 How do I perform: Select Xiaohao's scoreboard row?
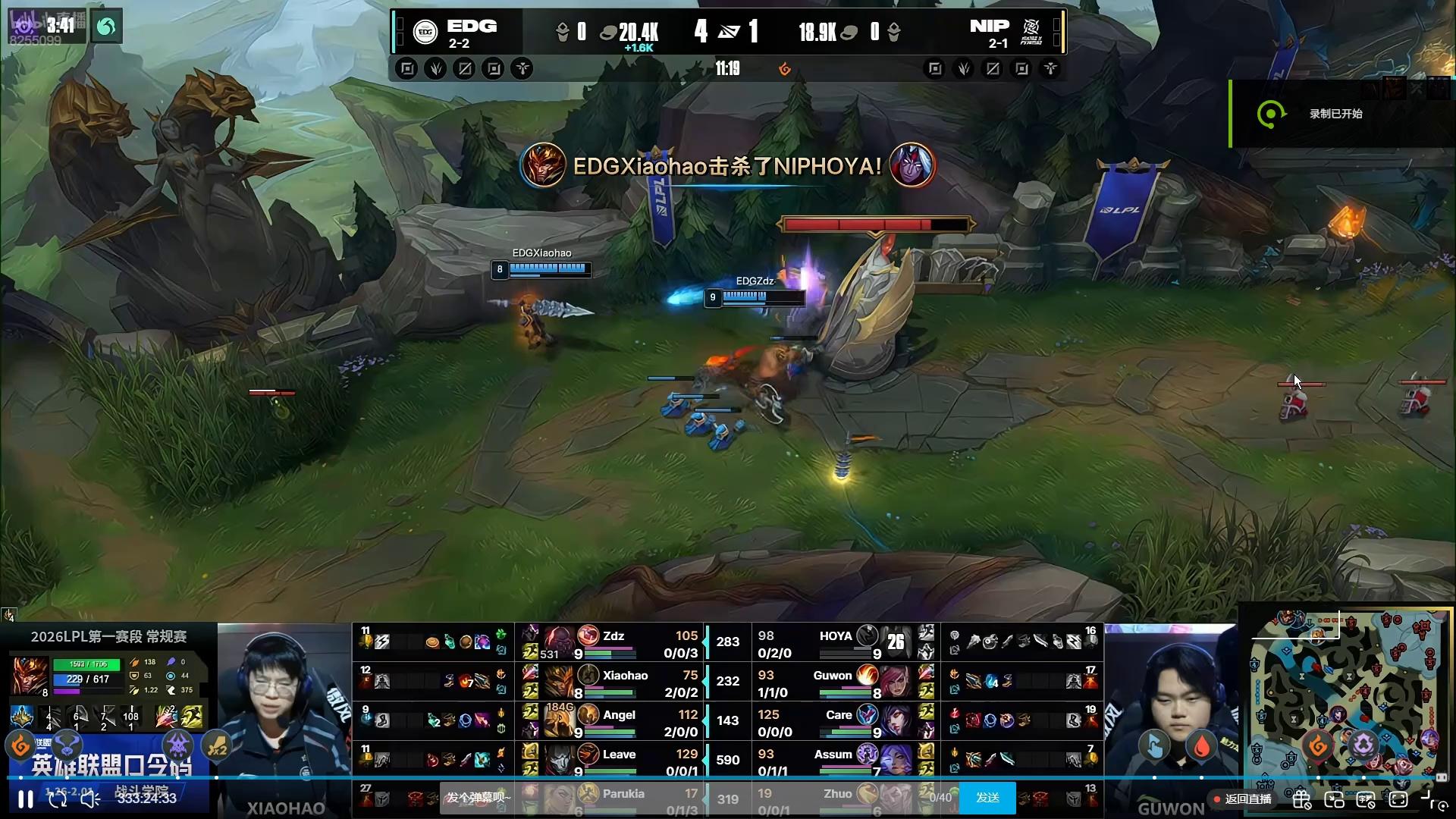pos(613,682)
